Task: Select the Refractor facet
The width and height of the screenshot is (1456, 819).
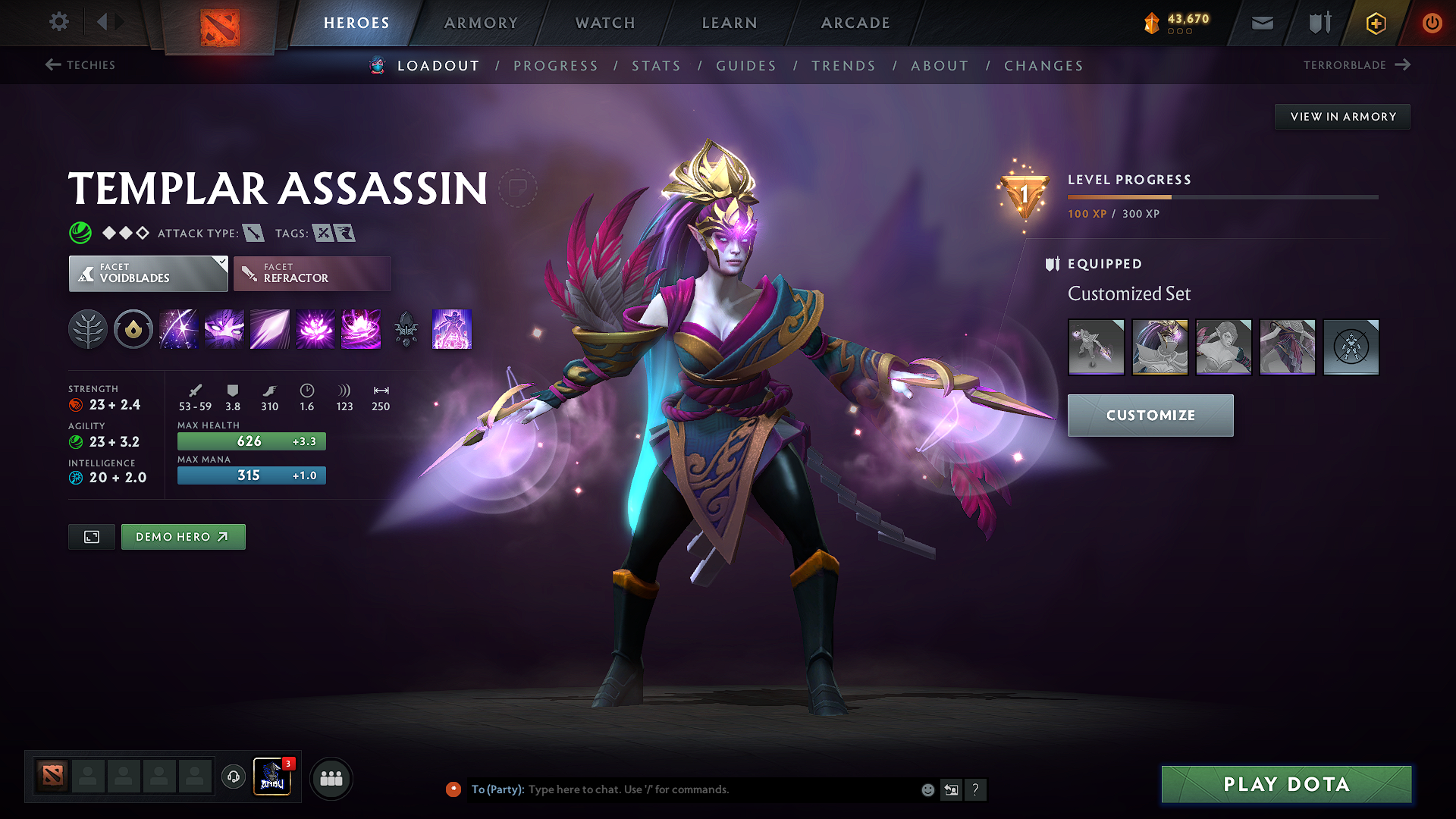Action: click(312, 273)
